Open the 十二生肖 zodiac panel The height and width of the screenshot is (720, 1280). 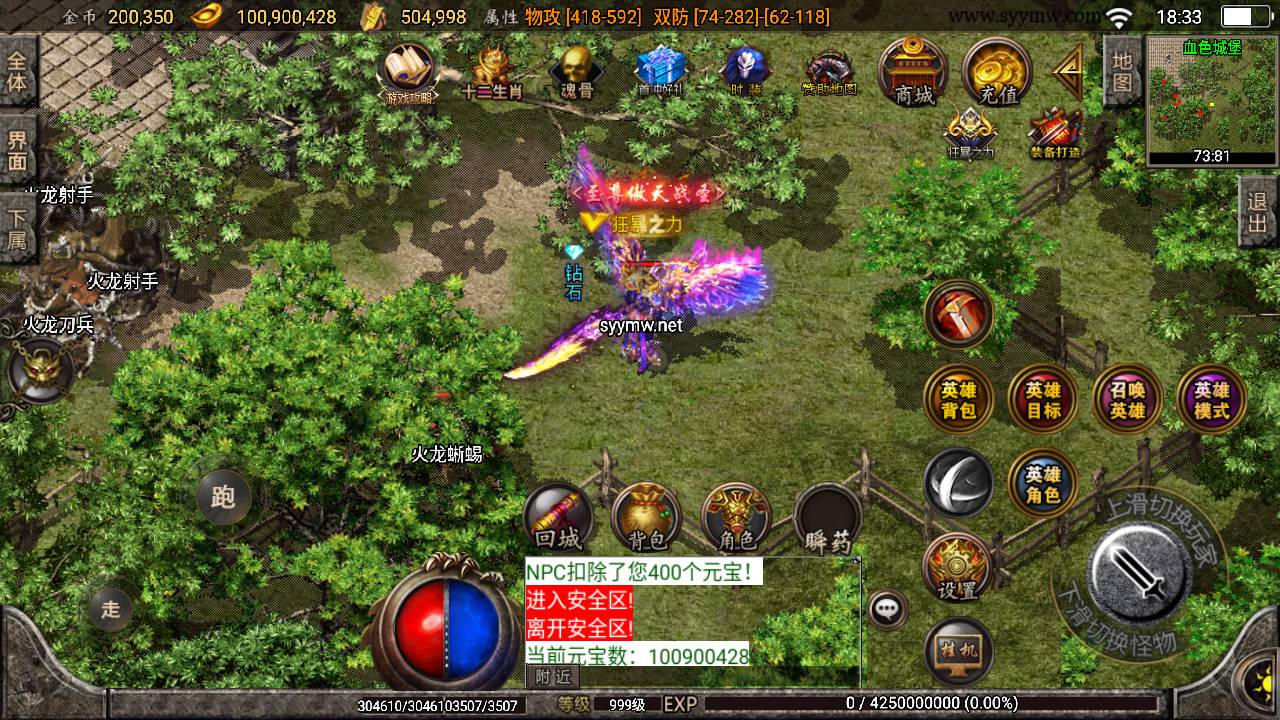point(493,70)
